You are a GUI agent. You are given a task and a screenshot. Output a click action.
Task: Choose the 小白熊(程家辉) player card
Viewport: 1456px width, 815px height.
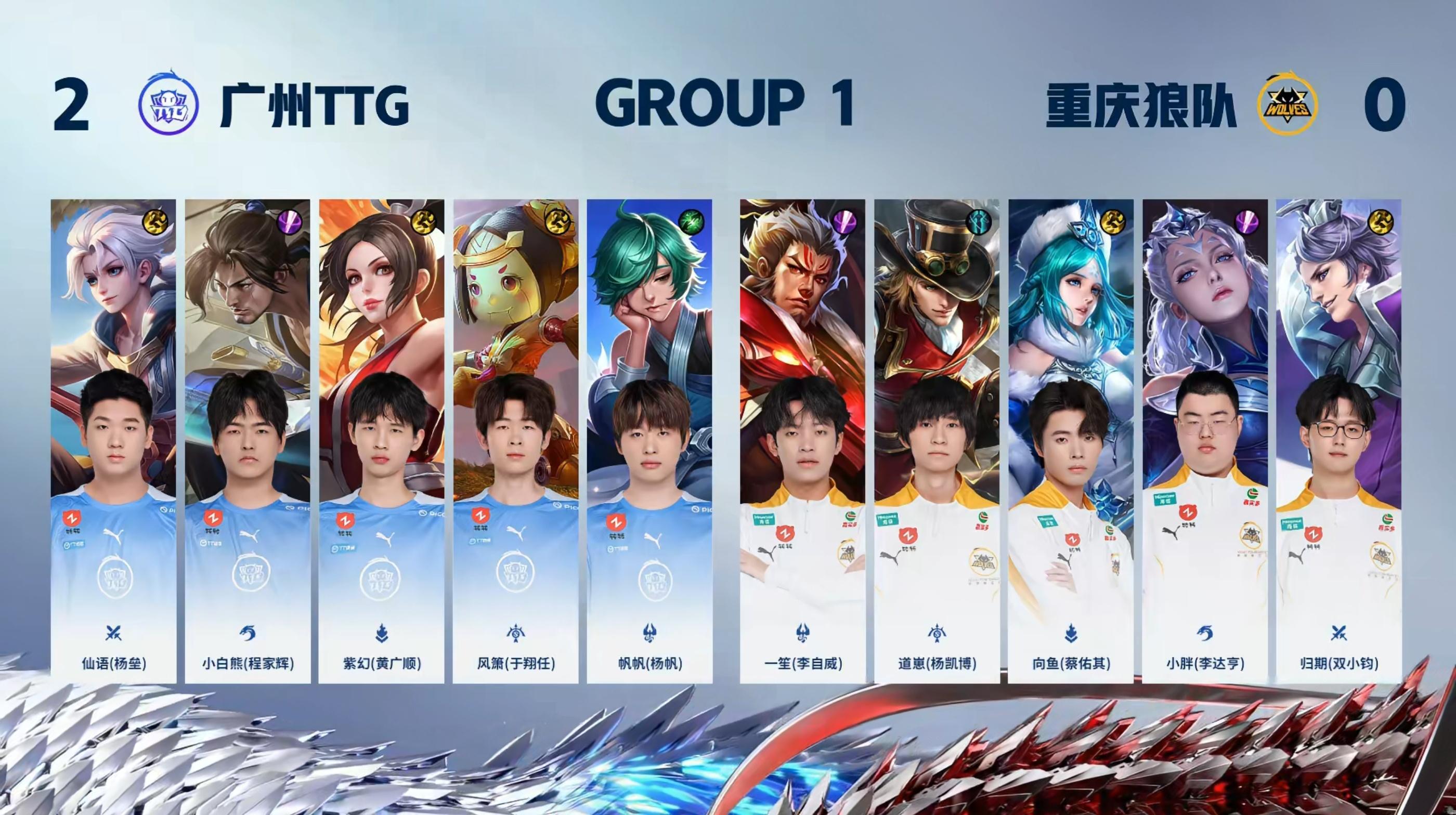tap(248, 441)
